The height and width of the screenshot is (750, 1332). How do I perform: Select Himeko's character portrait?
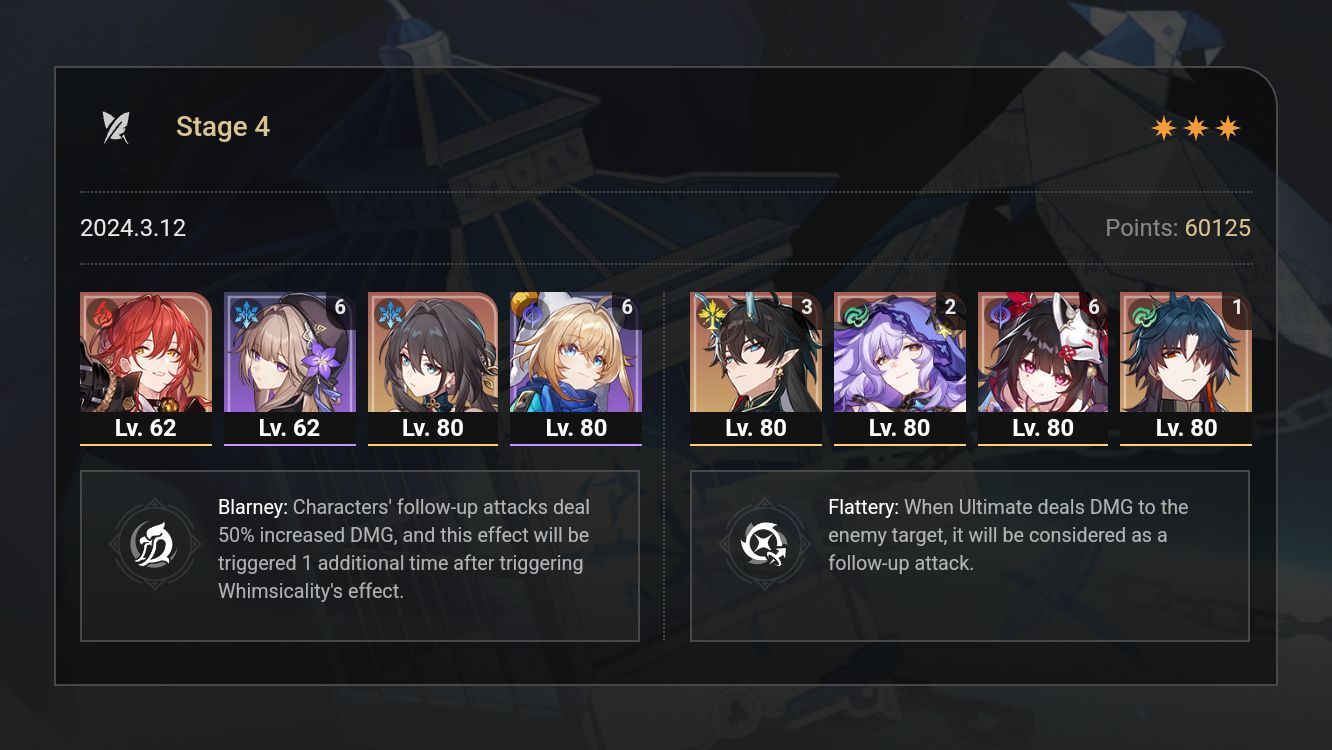point(146,360)
